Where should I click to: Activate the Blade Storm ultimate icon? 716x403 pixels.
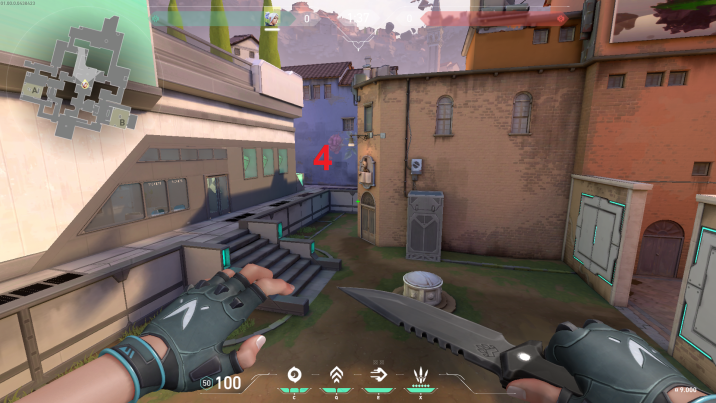pyautogui.click(x=420, y=377)
